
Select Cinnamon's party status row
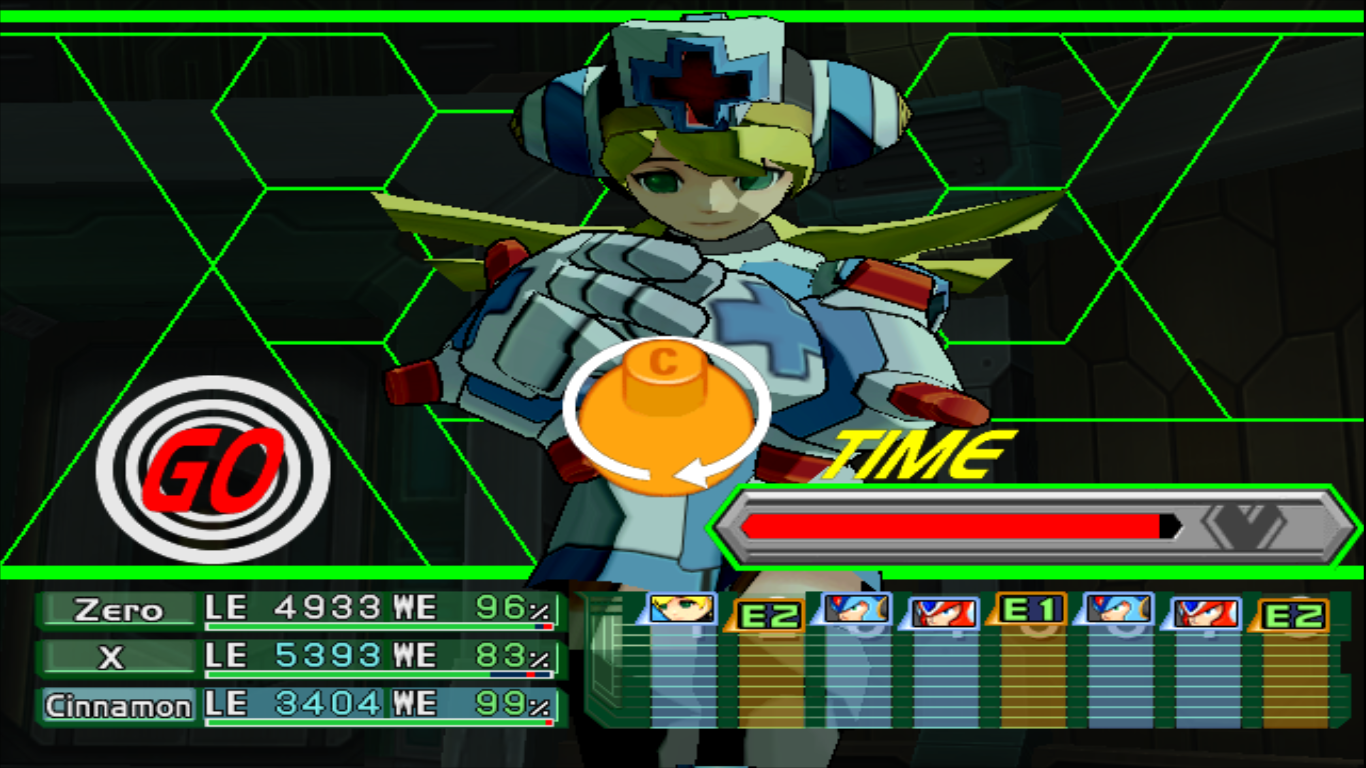[300, 706]
